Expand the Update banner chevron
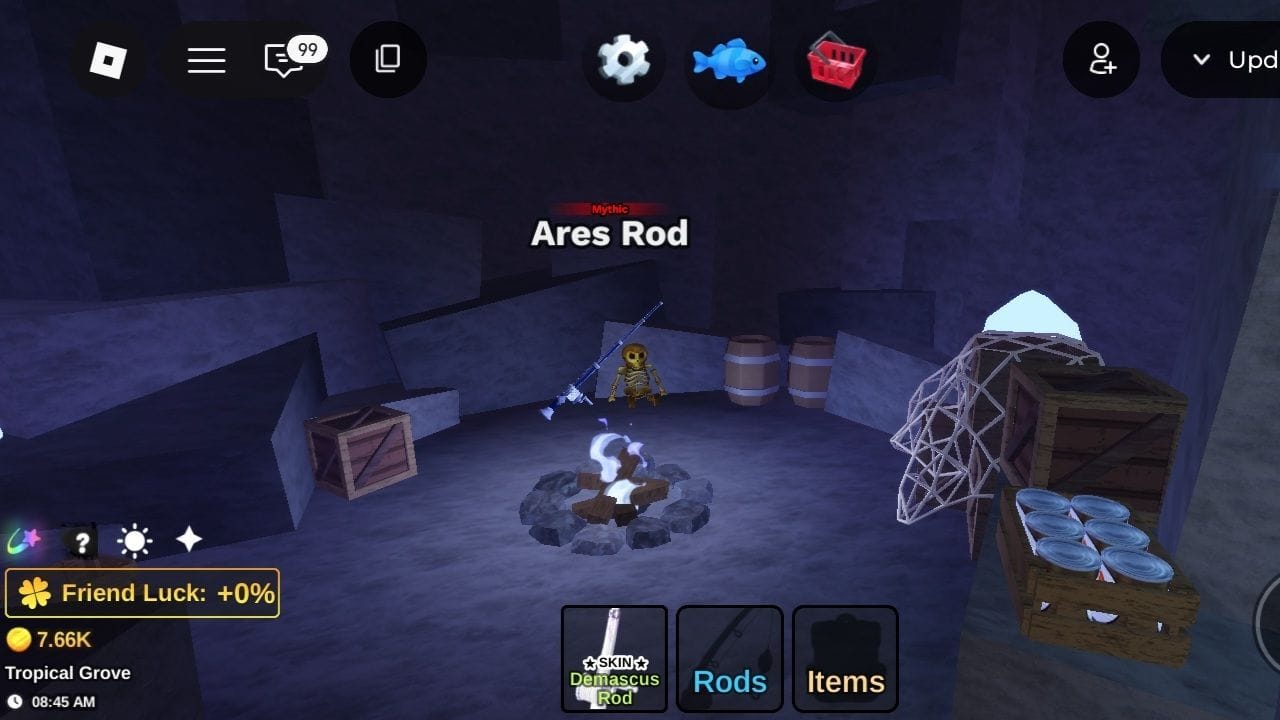Screen dimensions: 1280x720 (x=1201, y=60)
